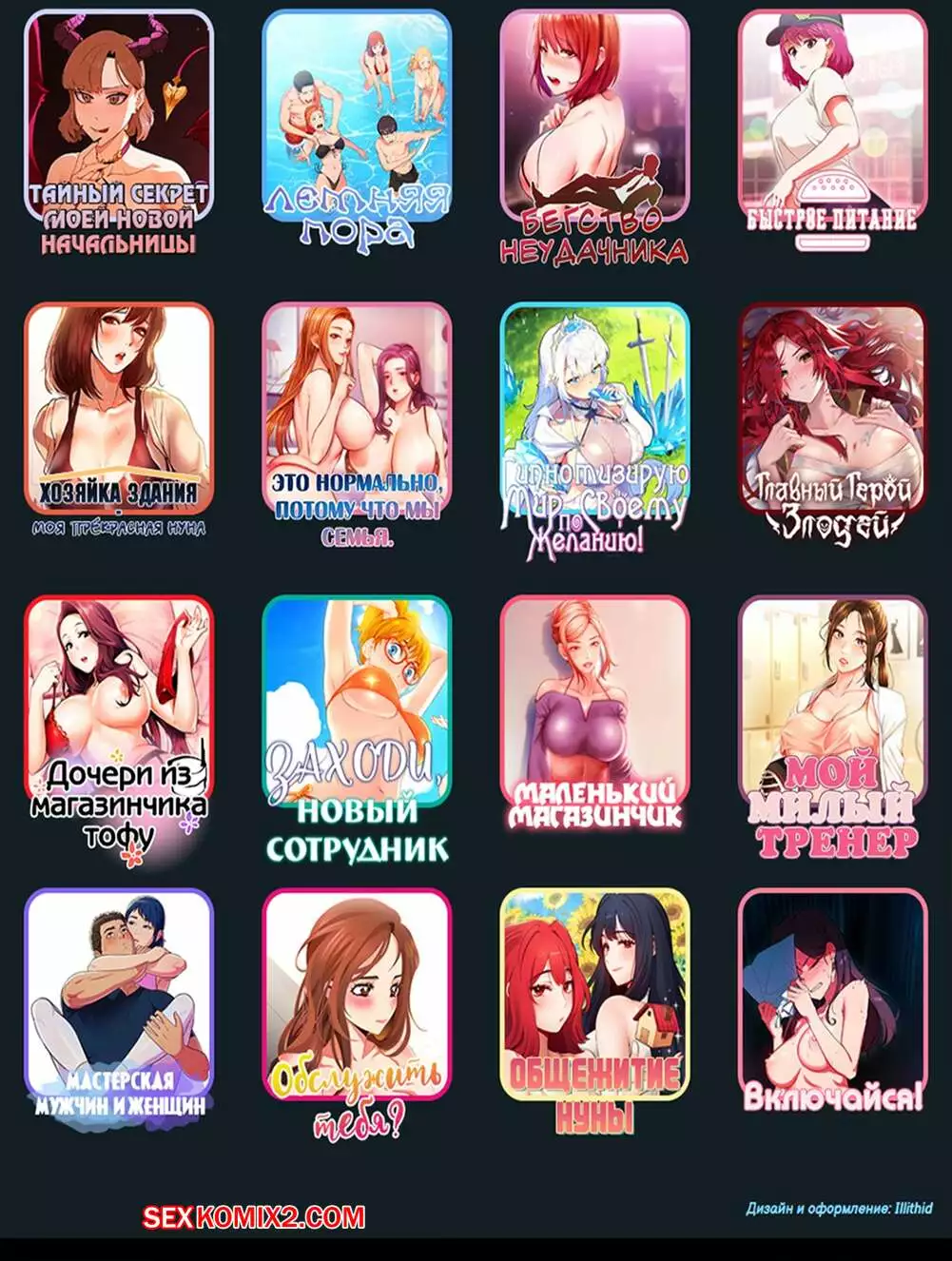The height and width of the screenshot is (1261, 952).
Task: Open the "Общежитие нуны" cover
Action: coord(594,994)
